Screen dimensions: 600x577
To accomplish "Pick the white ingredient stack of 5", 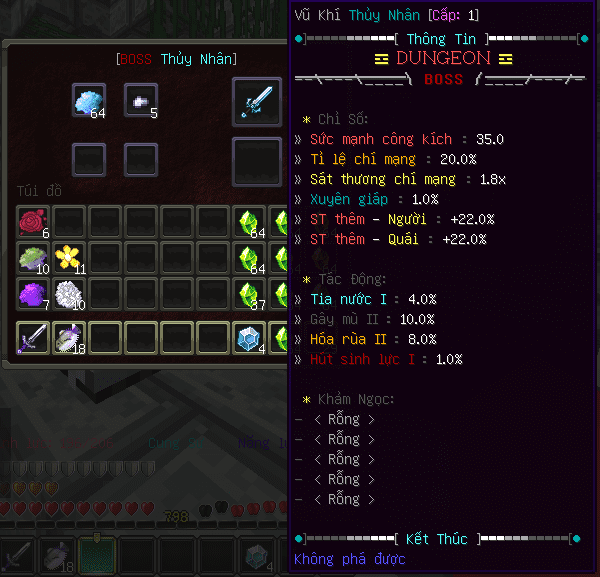I will (x=141, y=100).
